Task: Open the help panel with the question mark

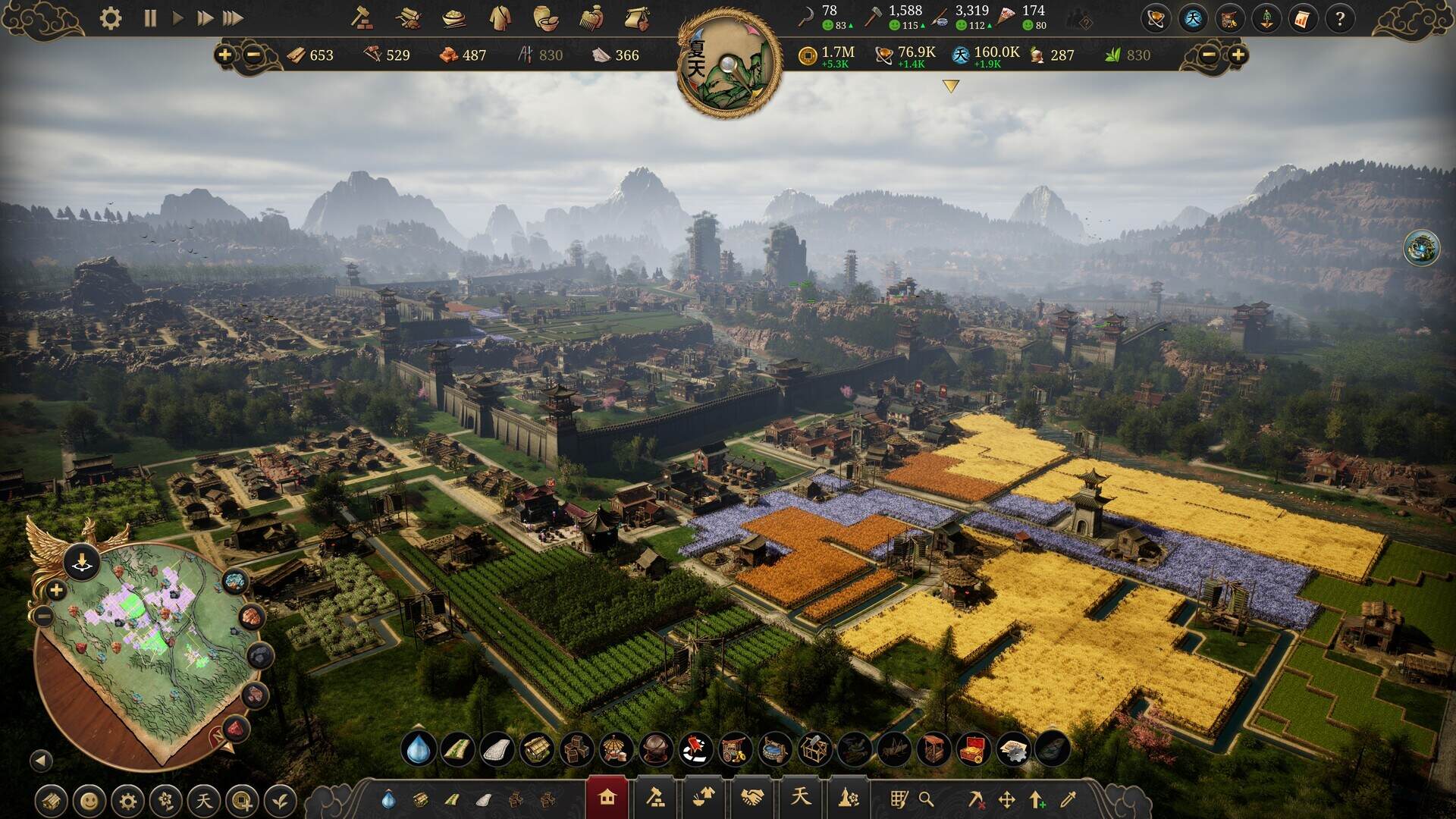Action: point(1341,19)
